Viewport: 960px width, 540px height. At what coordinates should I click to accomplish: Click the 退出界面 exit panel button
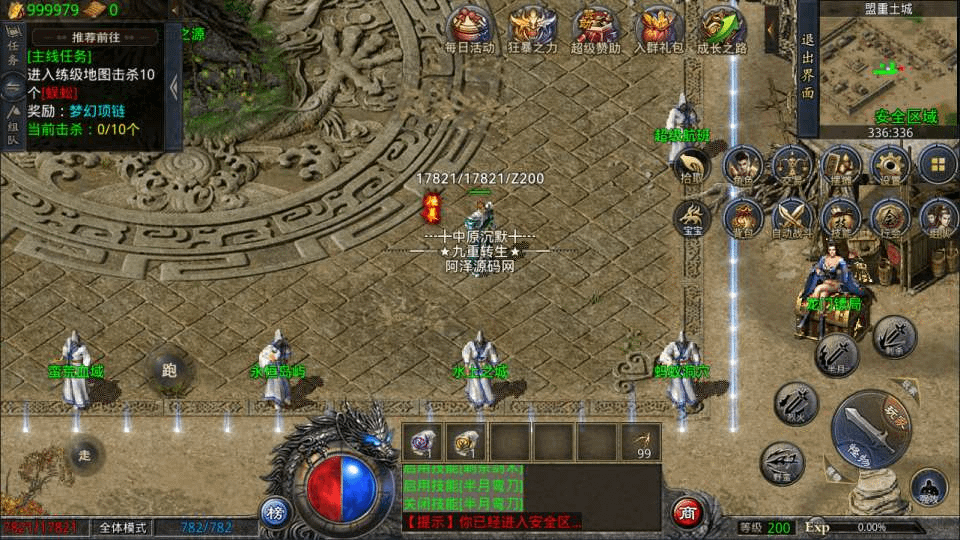808,66
